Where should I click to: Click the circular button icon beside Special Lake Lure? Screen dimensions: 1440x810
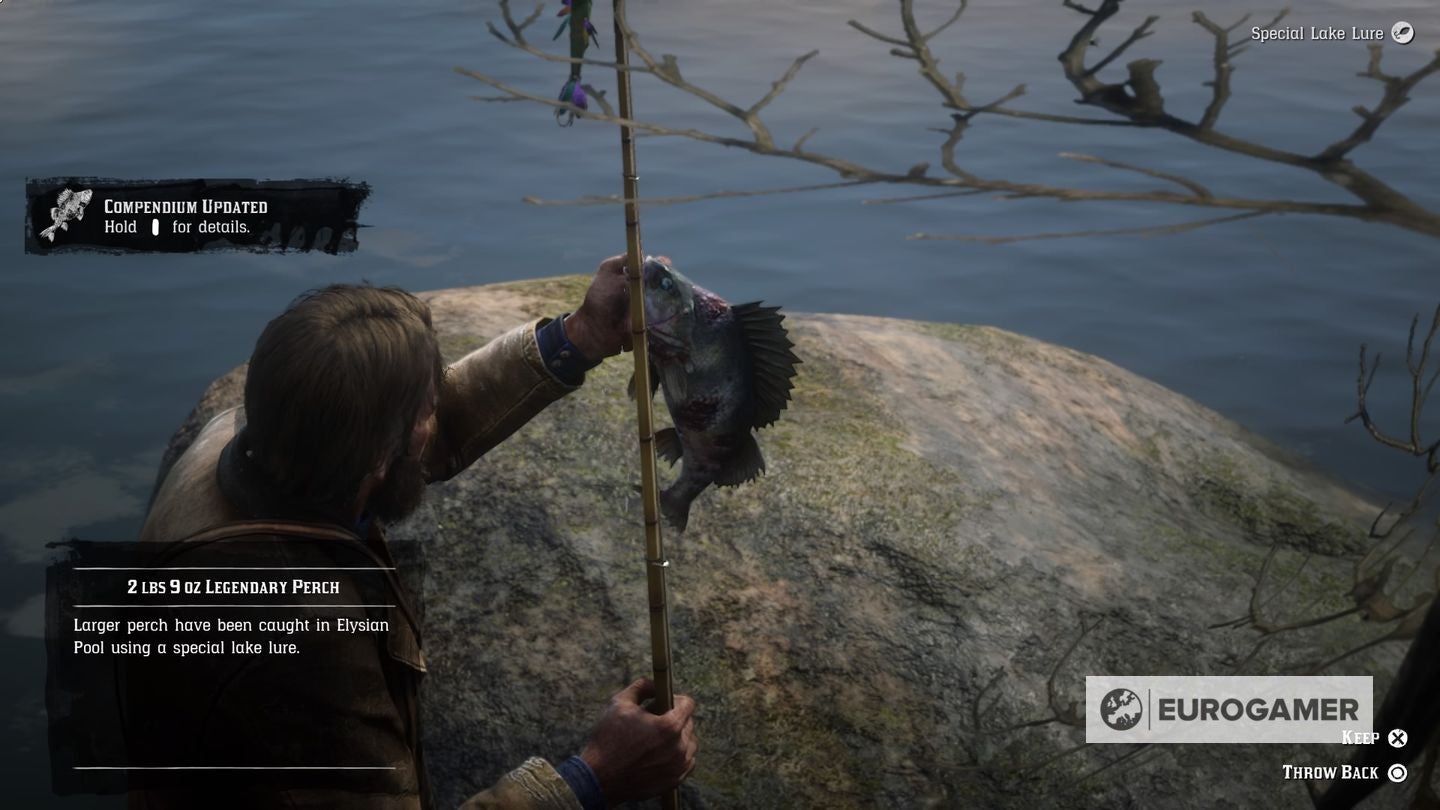coord(1403,33)
